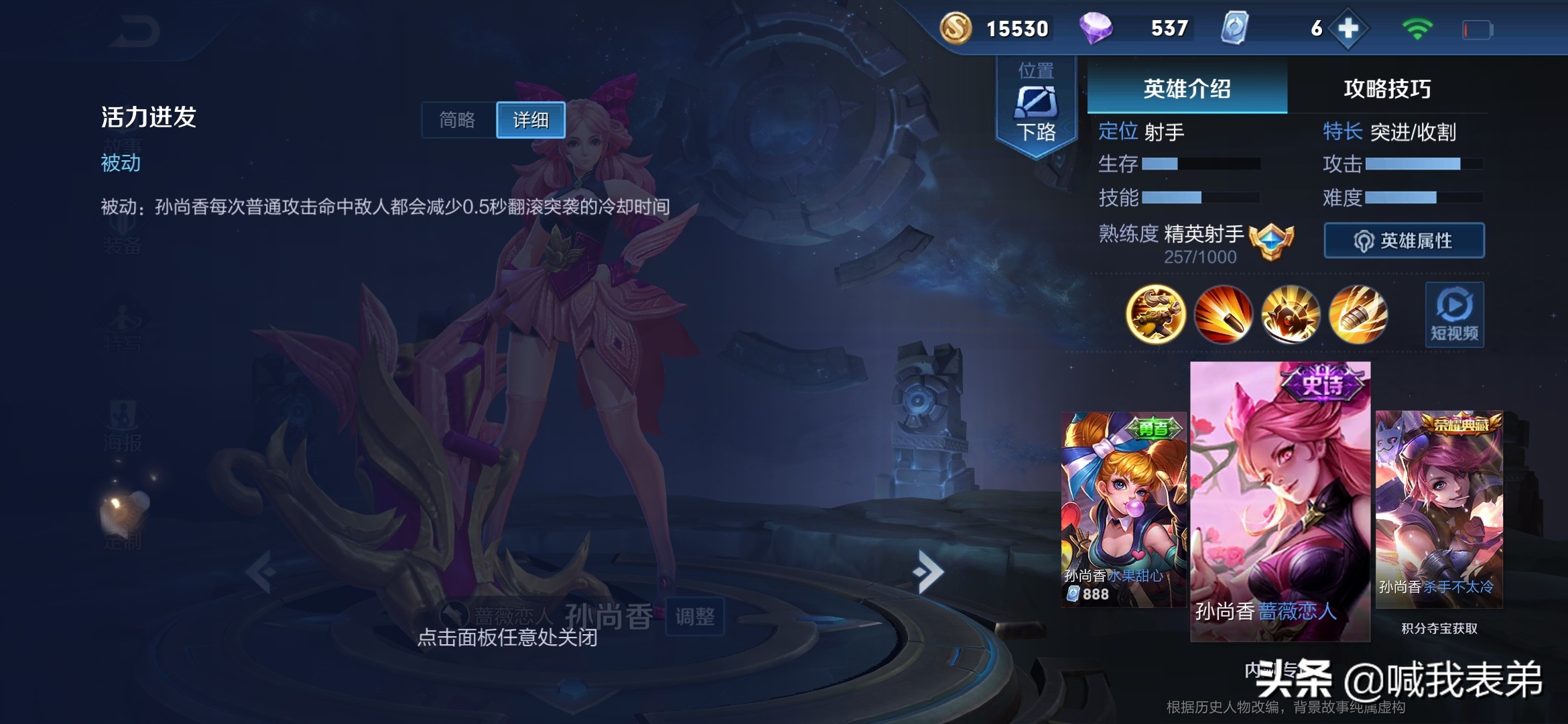Image resolution: width=1568 pixels, height=724 pixels.
Task: Inspect the ultimate skill icon
Action: point(1359,314)
